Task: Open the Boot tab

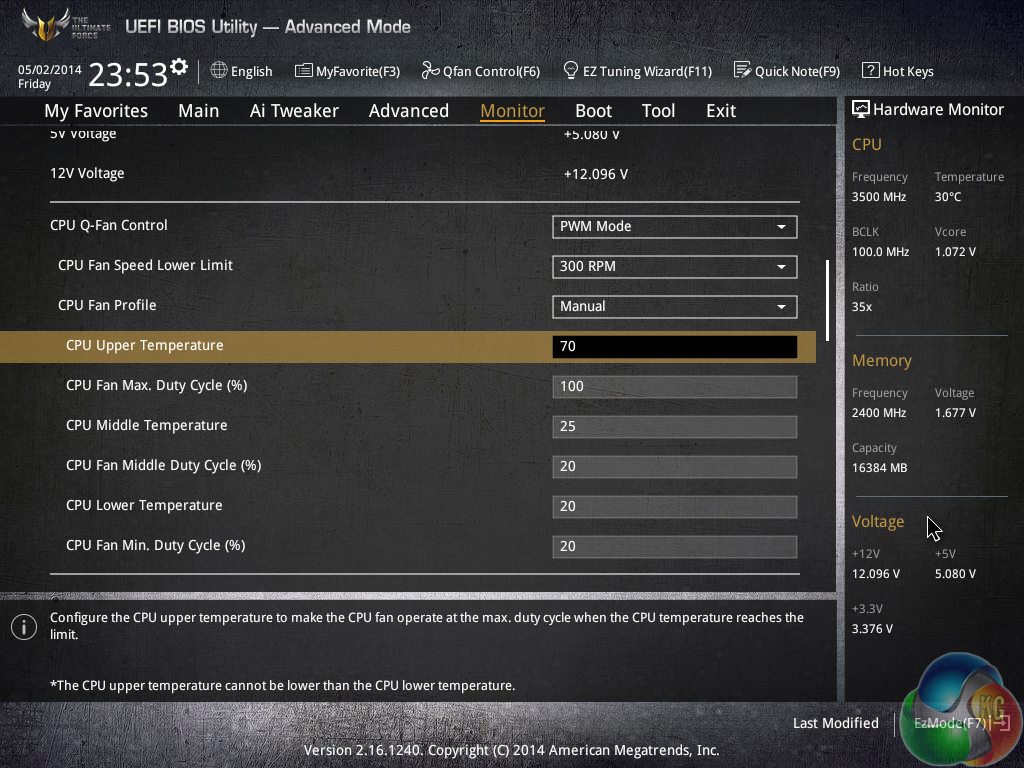Action: pos(593,111)
